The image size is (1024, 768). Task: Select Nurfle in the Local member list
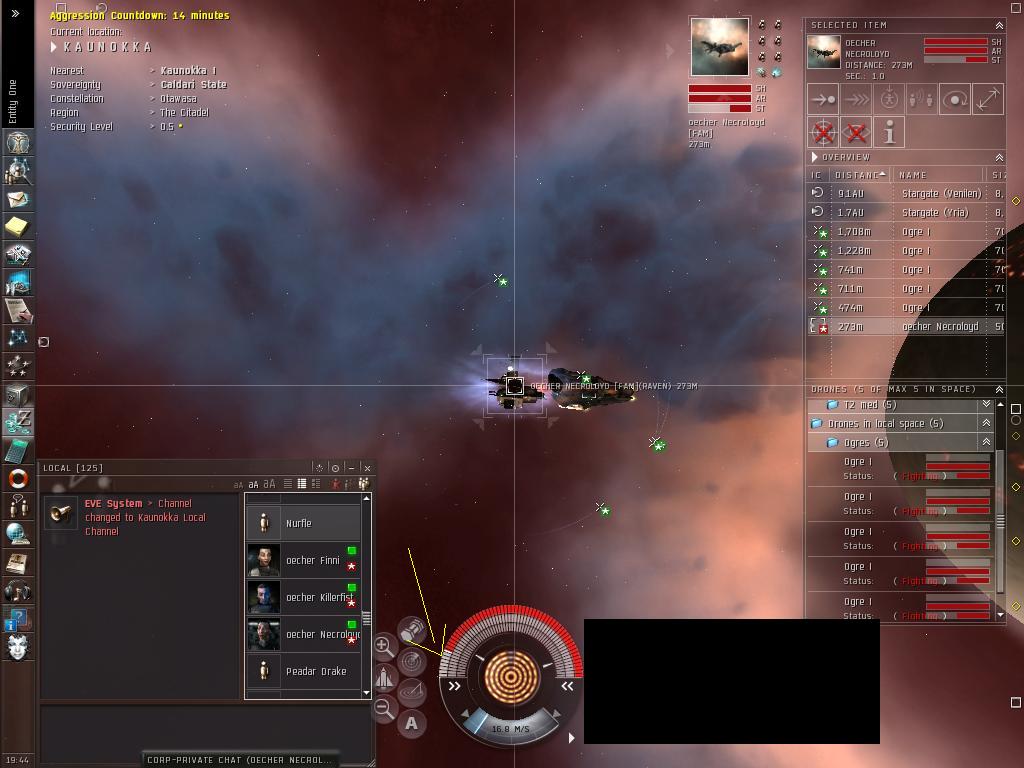point(302,523)
